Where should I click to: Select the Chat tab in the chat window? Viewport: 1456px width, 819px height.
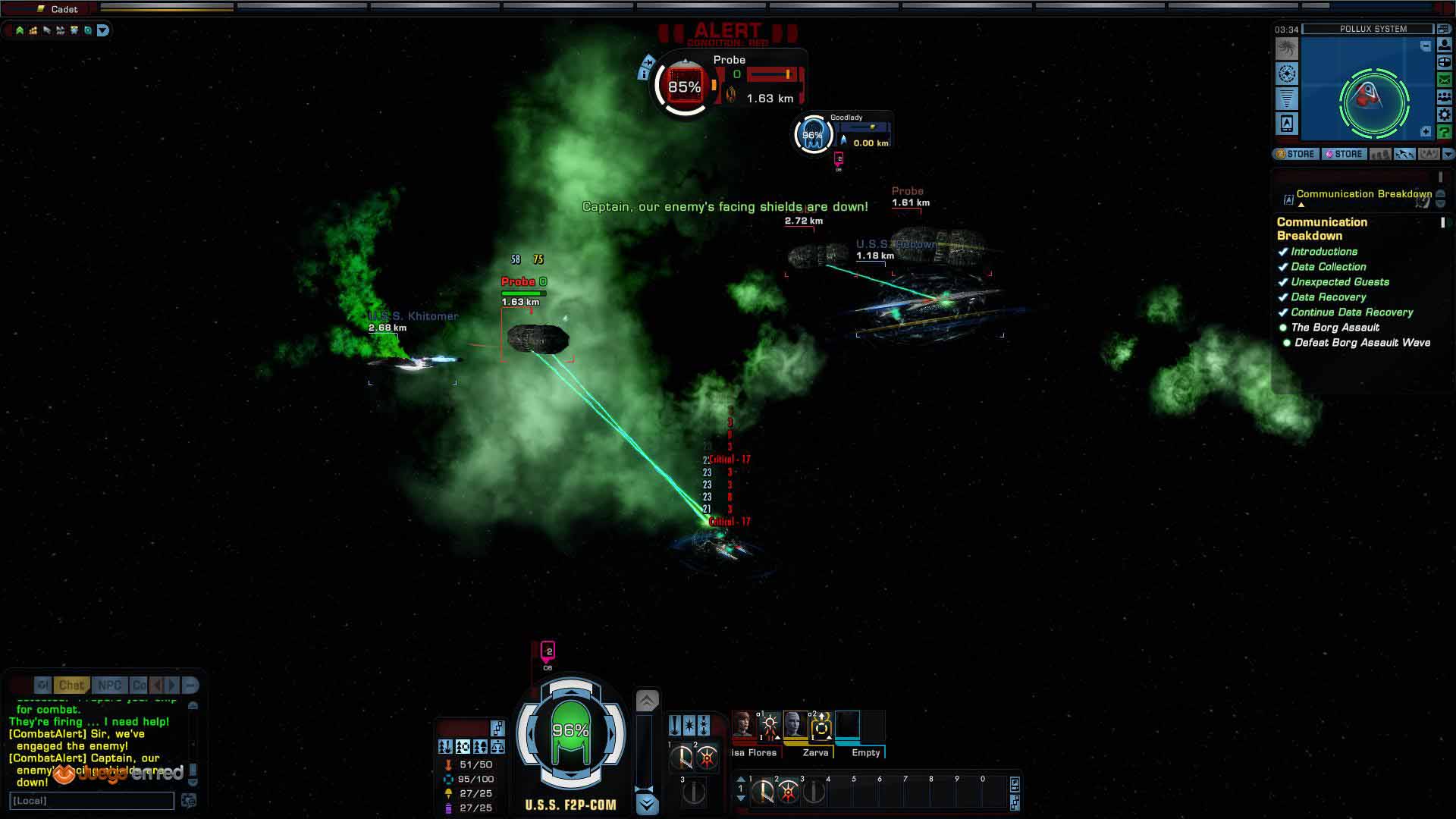click(x=72, y=686)
